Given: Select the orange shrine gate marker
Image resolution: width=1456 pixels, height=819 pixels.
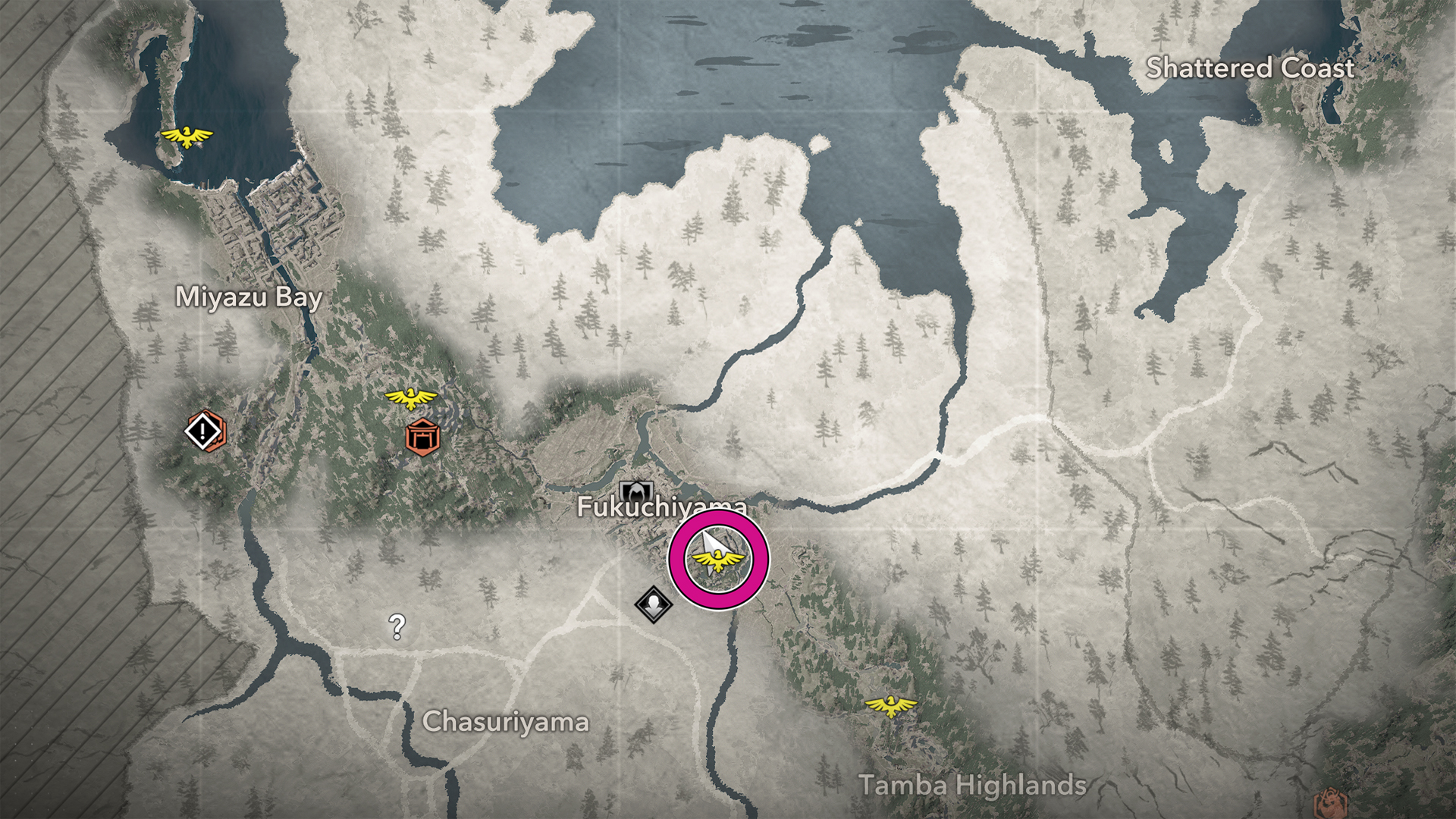Looking at the screenshot, I should click(x=422, y=437).
